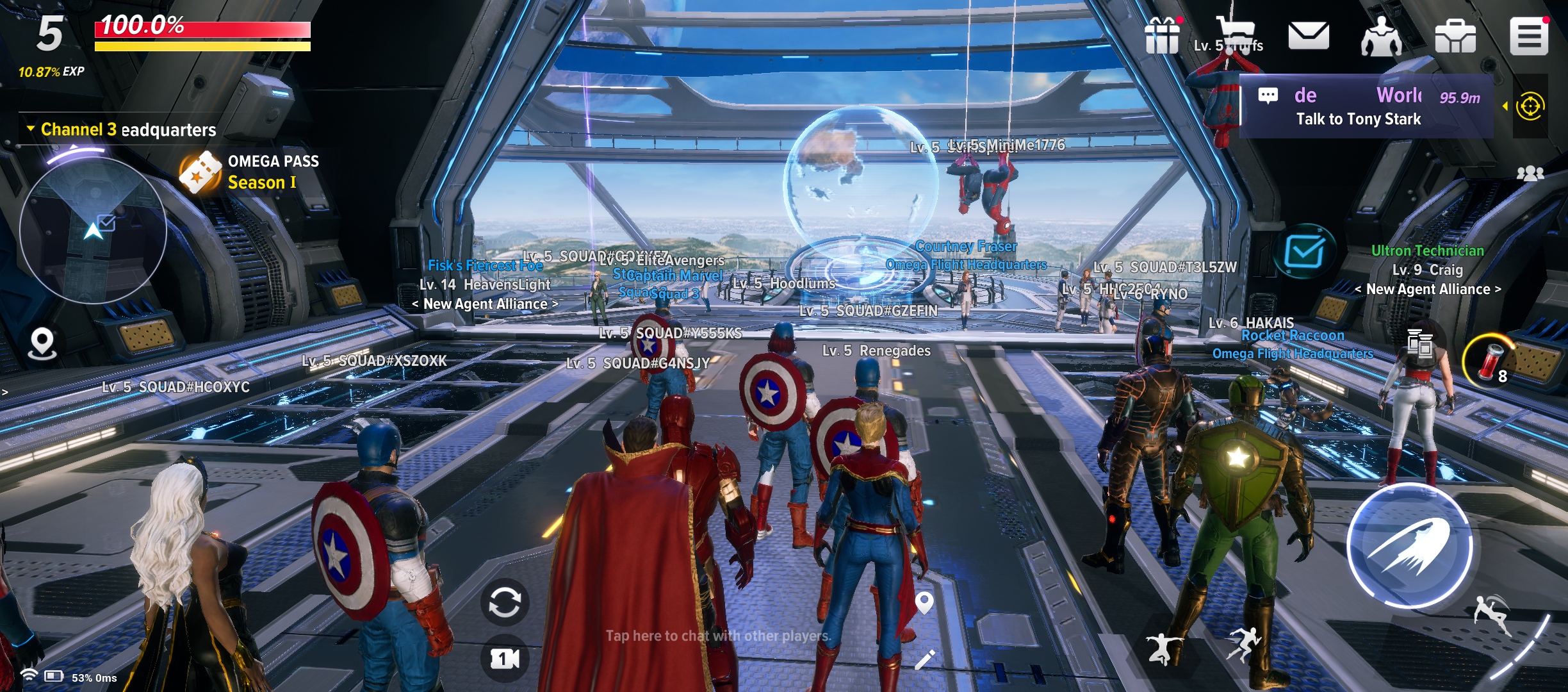1568x692 pixels.
Task: Open the briefcase inventory icon
Action: coord(1455,36)
